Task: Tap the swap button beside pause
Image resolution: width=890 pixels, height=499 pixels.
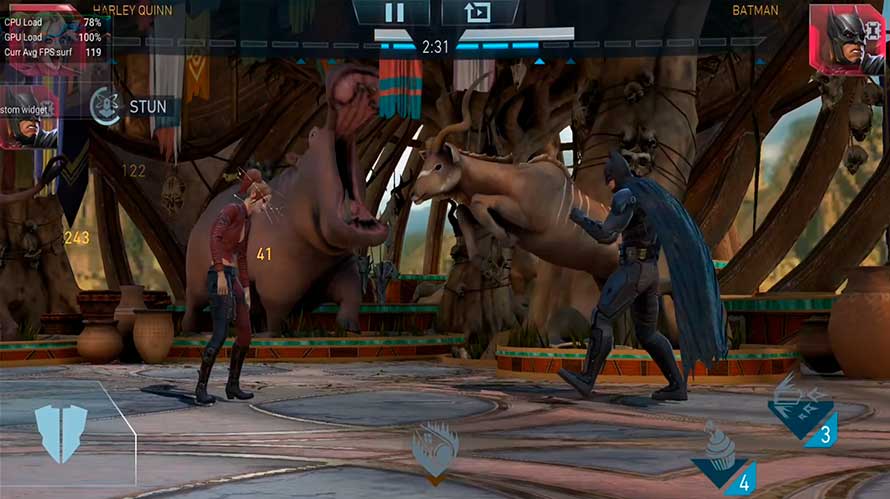Action: coord(481,12)
